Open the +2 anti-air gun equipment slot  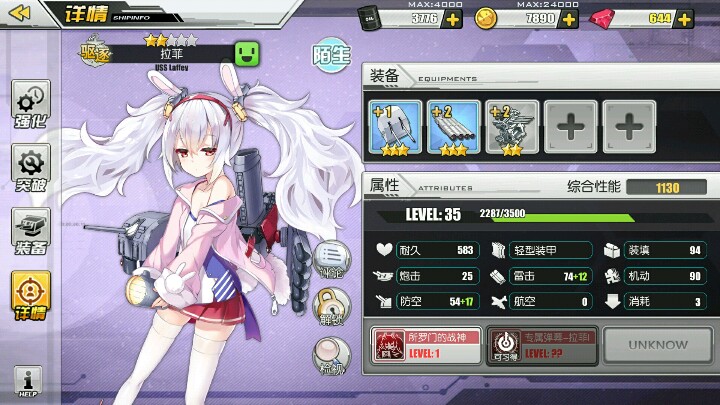(x=512, y=126)
